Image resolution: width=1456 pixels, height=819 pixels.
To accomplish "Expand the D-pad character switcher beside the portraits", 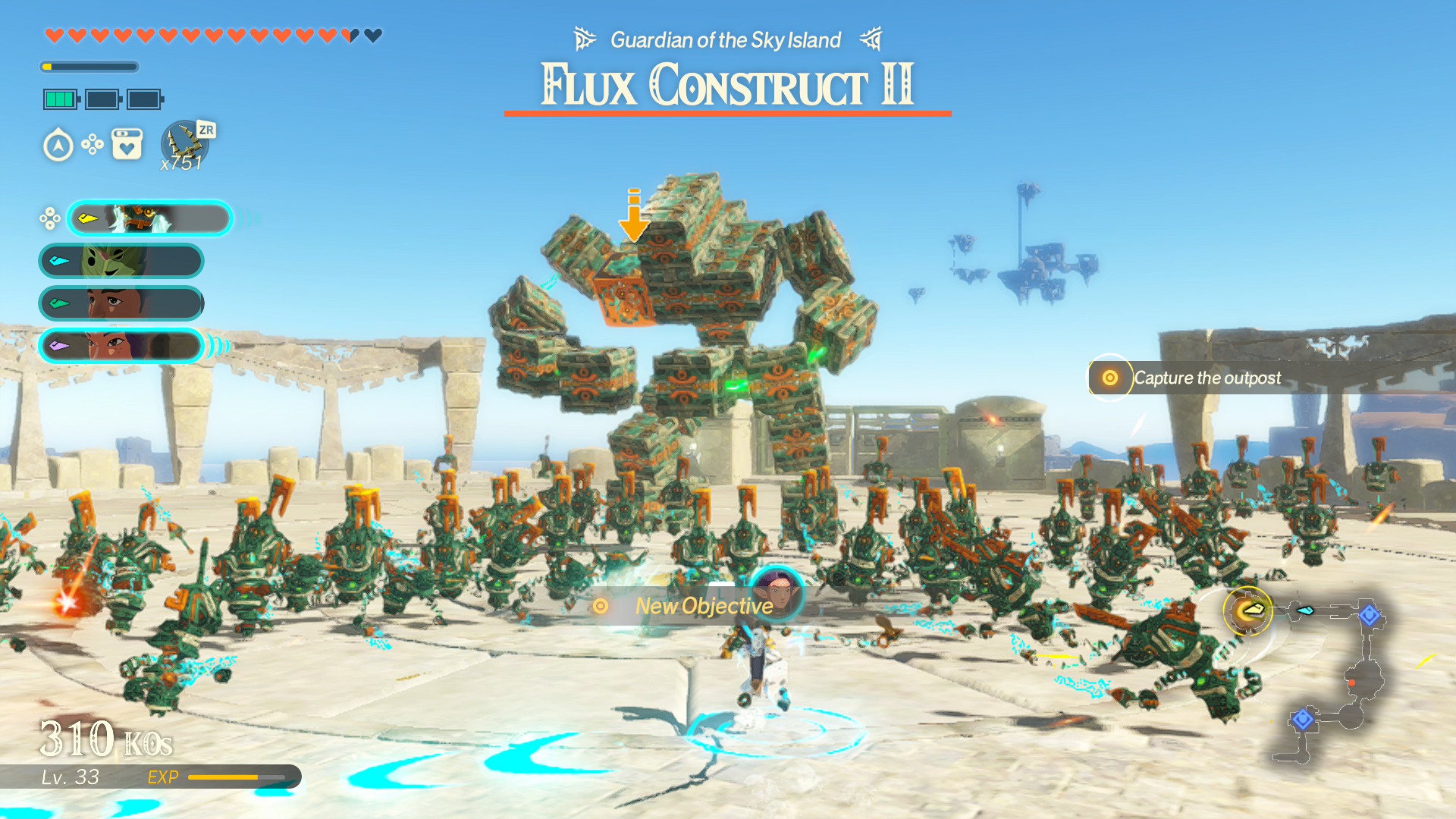I will [50, 218].
